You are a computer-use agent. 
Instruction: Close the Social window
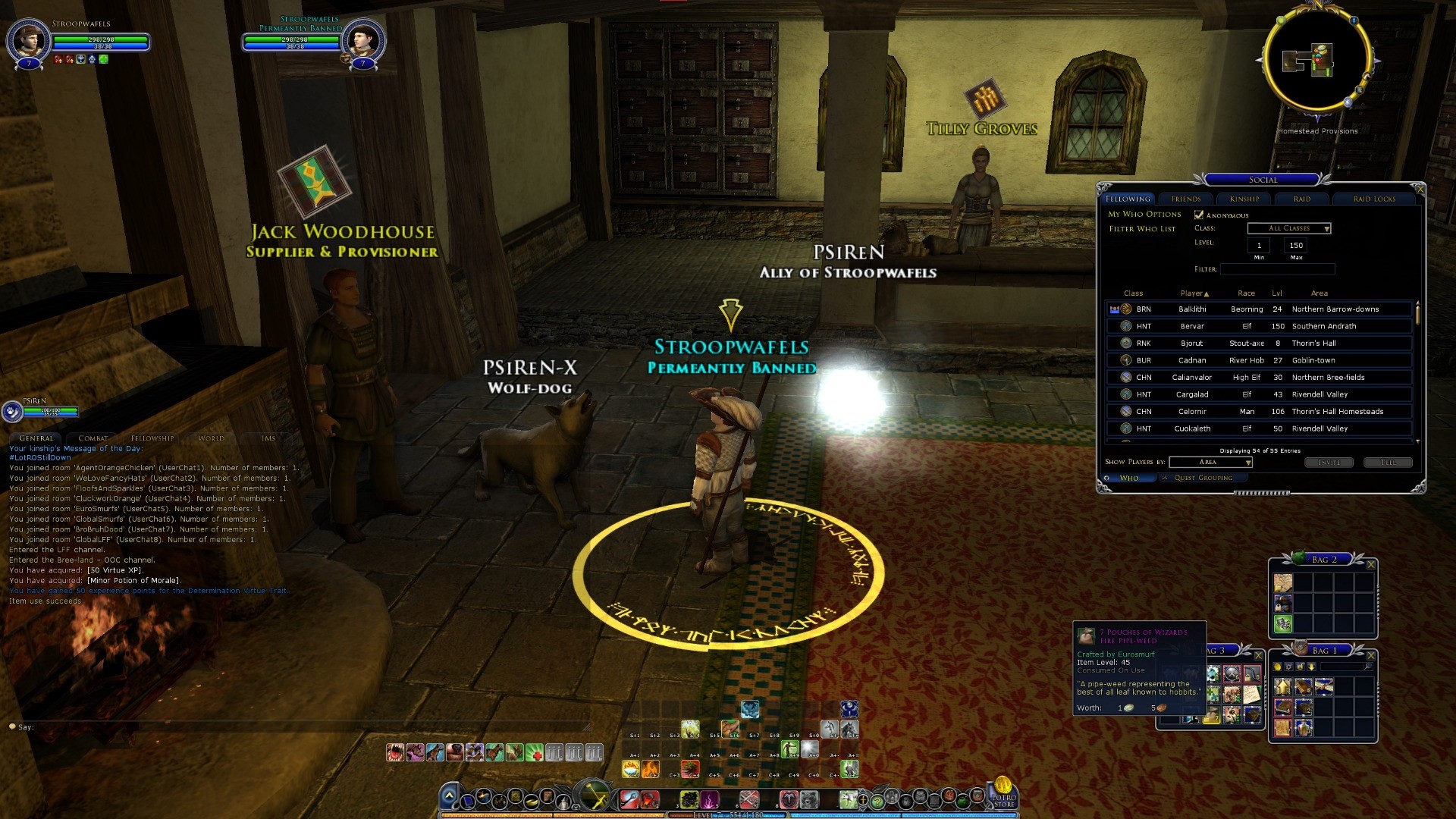click(x=1420, y=189)
